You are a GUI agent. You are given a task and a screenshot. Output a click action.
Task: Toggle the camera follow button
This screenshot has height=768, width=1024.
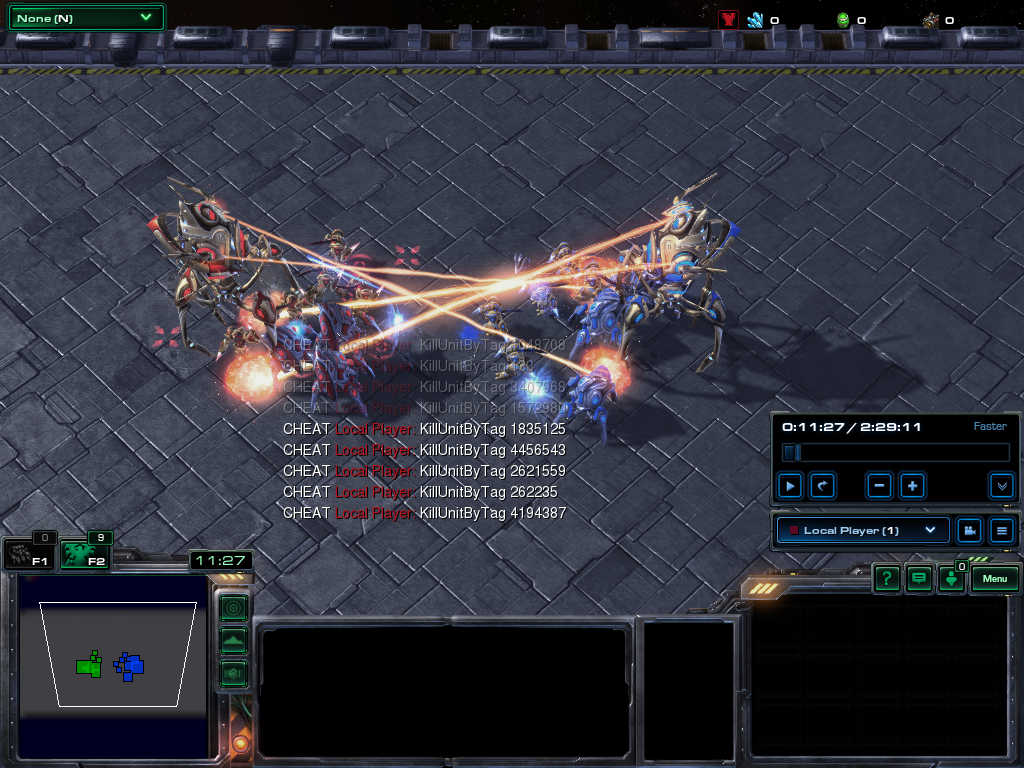(x=968, y=530)
